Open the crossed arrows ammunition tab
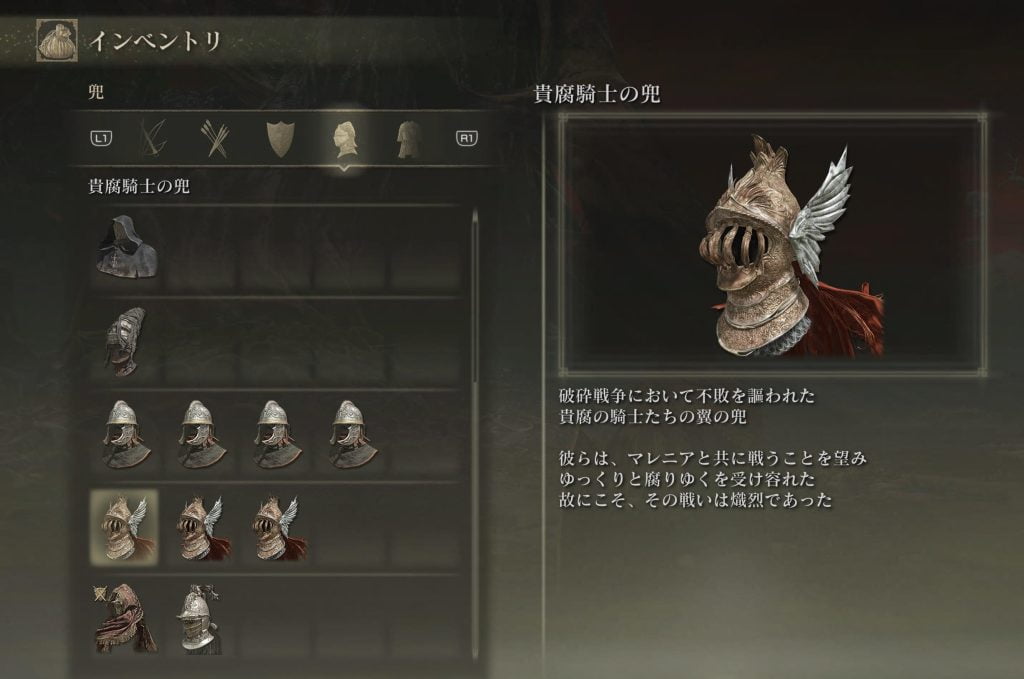This screenshot has width=1024, height=679. pos(216,138)
